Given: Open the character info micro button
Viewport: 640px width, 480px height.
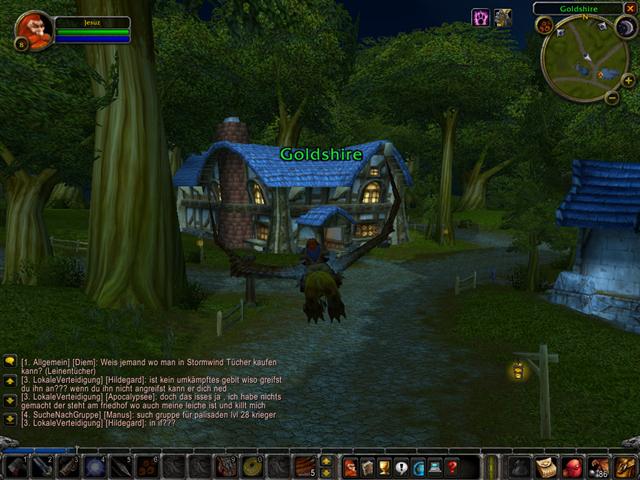Looking at the screenshot, I should click(350, 467).
